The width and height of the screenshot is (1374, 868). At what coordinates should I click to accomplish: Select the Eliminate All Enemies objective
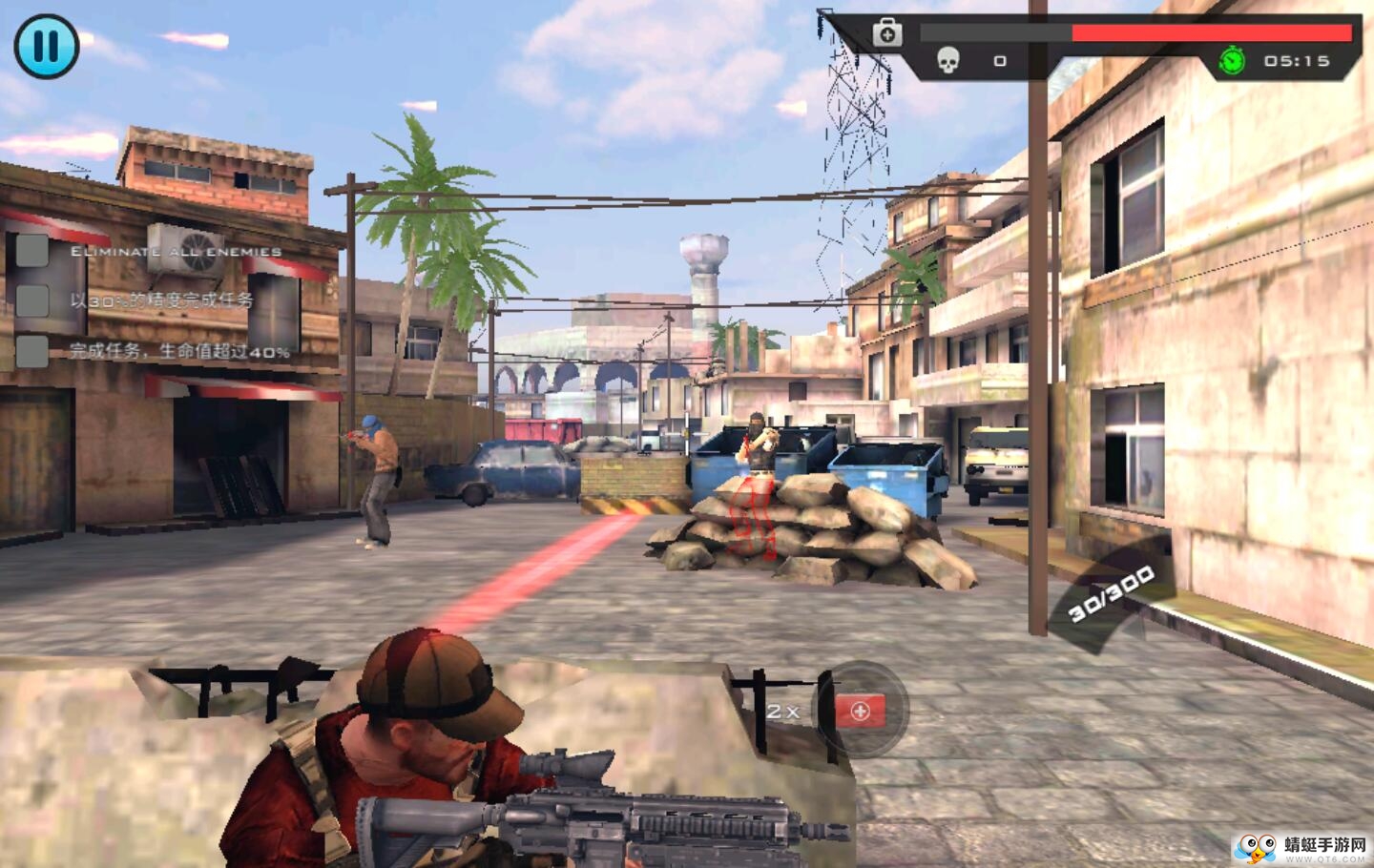pyautogui.click(x=176, y=252)
